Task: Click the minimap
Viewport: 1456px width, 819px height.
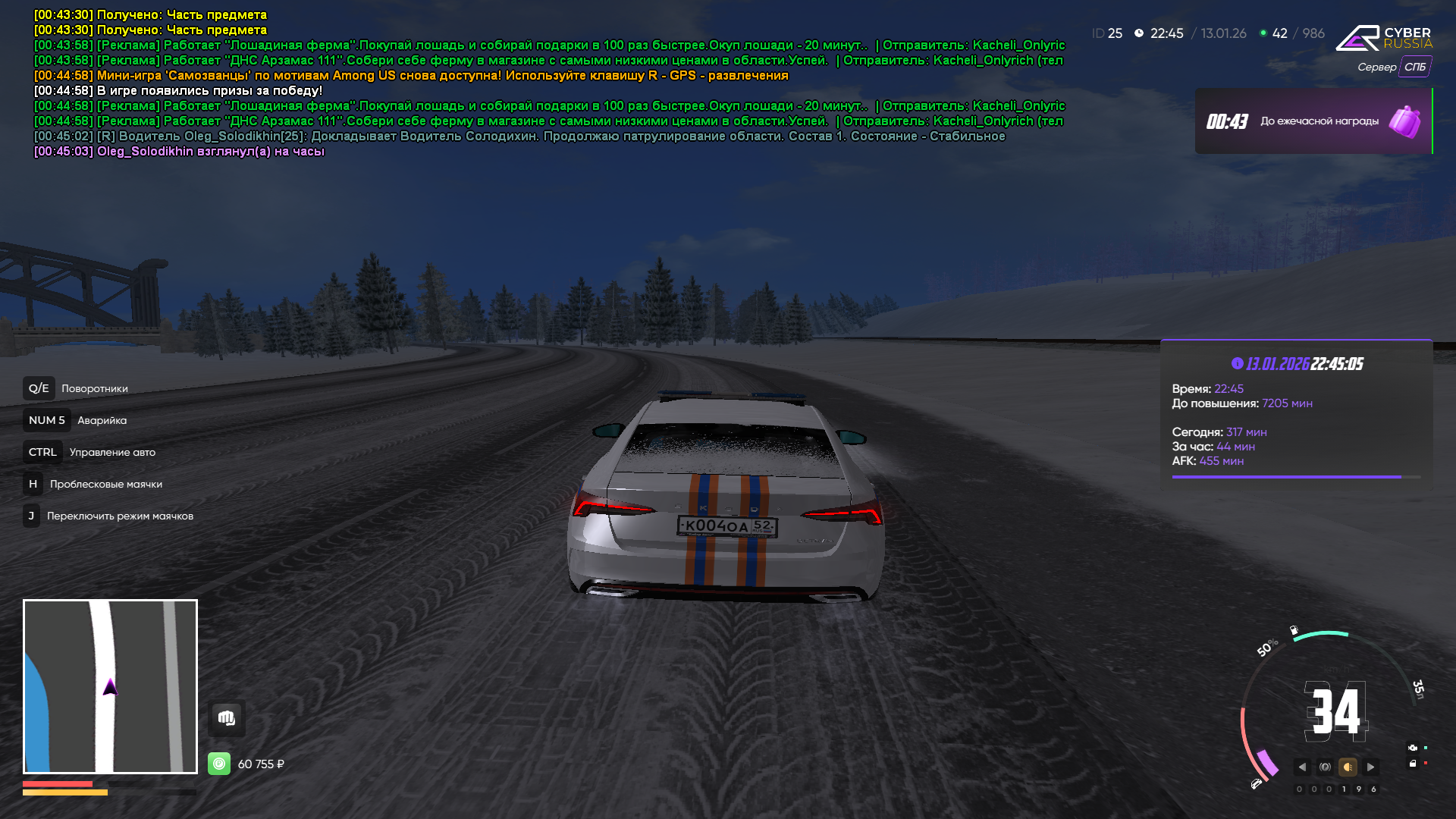Action: [x=110, y=686]
